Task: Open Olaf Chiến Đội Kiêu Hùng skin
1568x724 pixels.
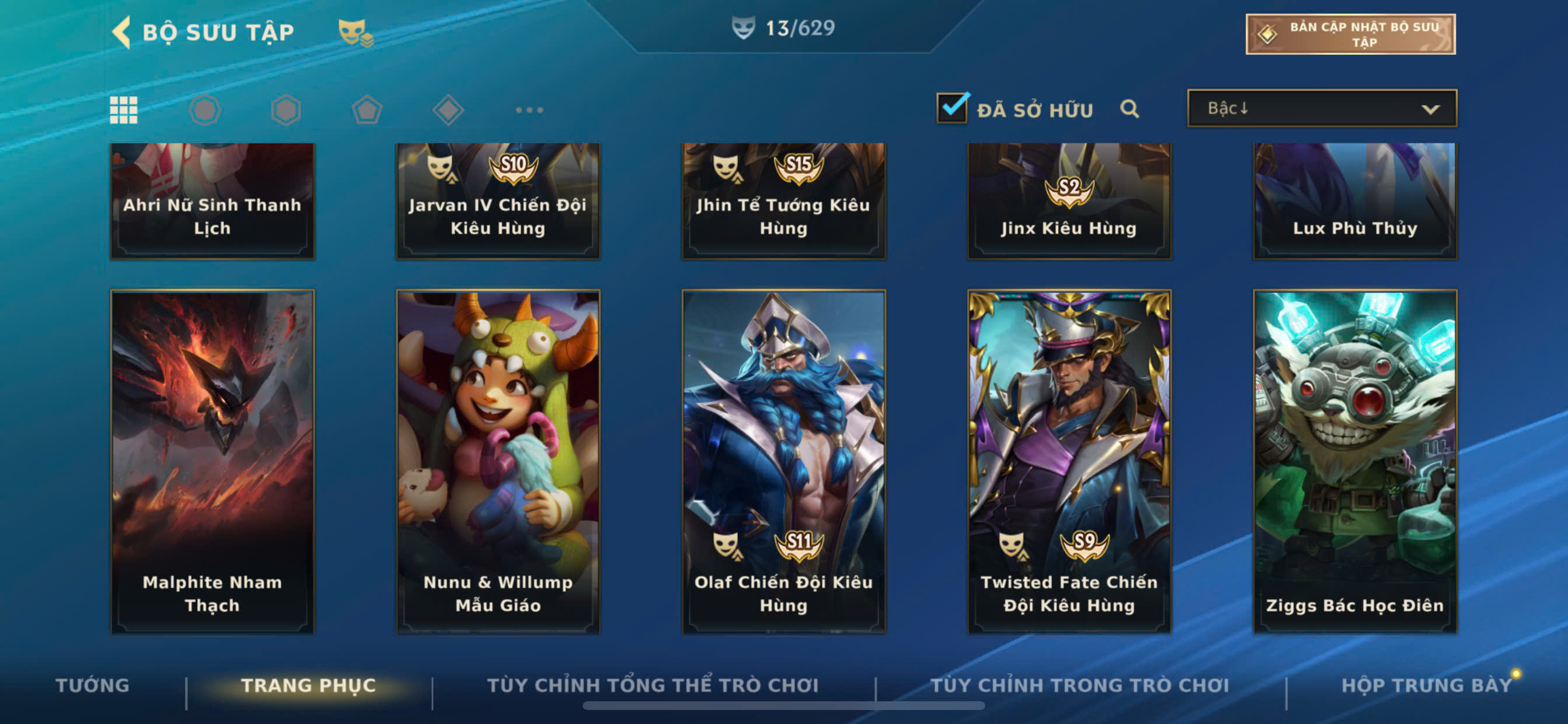Action: click(x=783, y=461)
